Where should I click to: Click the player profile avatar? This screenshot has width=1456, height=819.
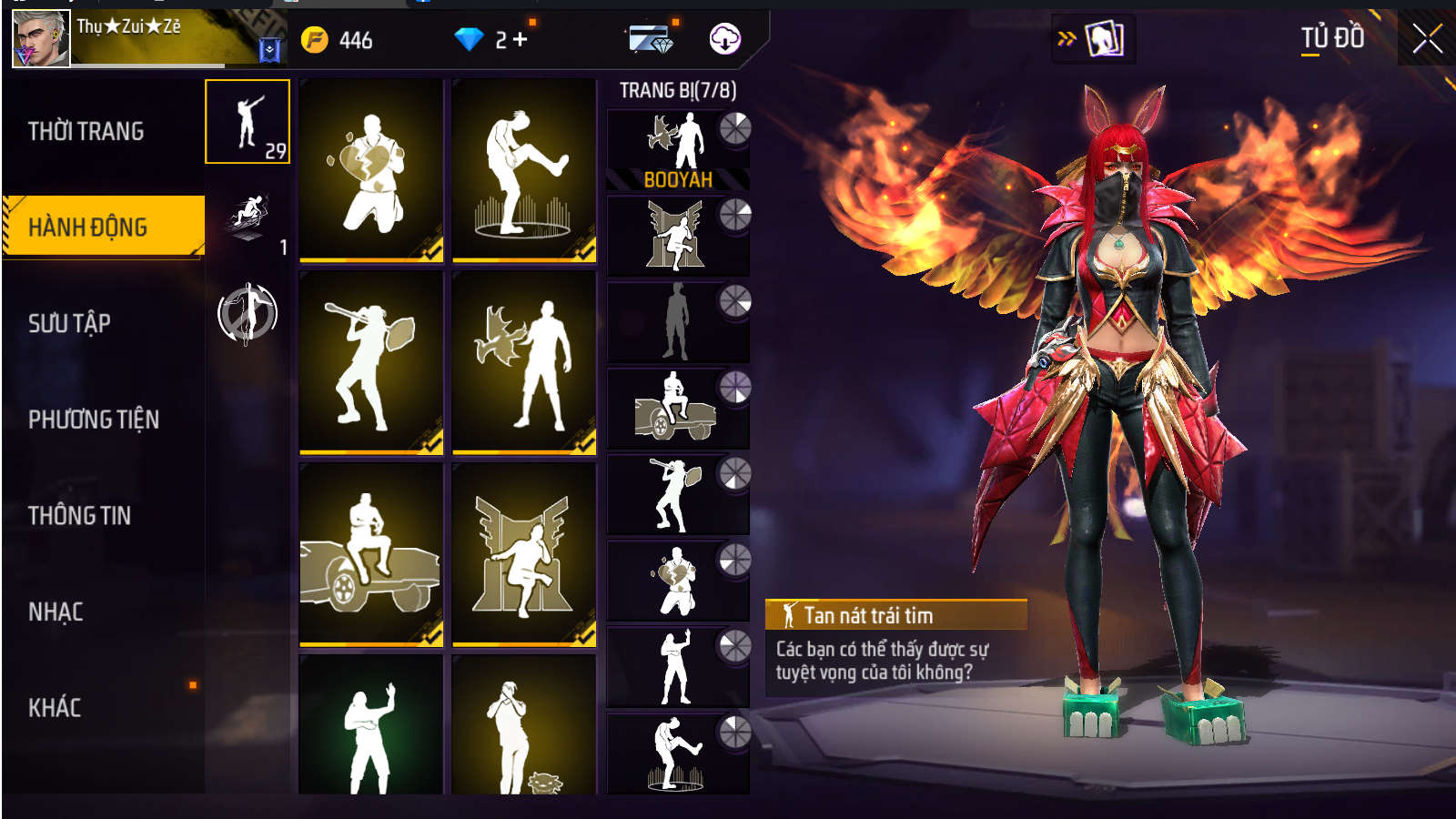41,39
